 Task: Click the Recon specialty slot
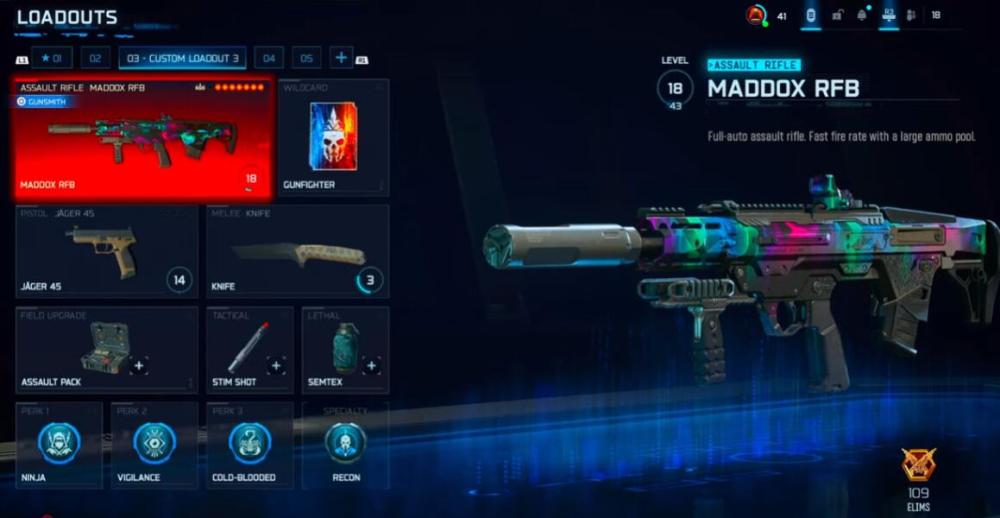(345, 445)
